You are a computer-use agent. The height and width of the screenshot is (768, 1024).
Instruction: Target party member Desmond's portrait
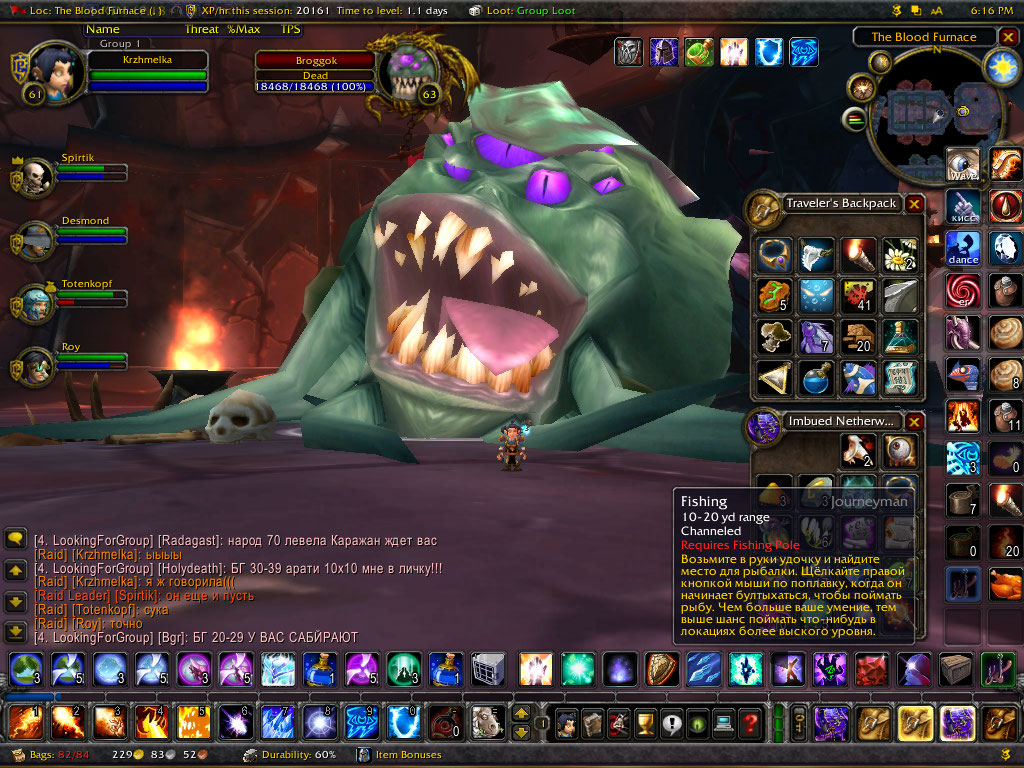[37, 239]
